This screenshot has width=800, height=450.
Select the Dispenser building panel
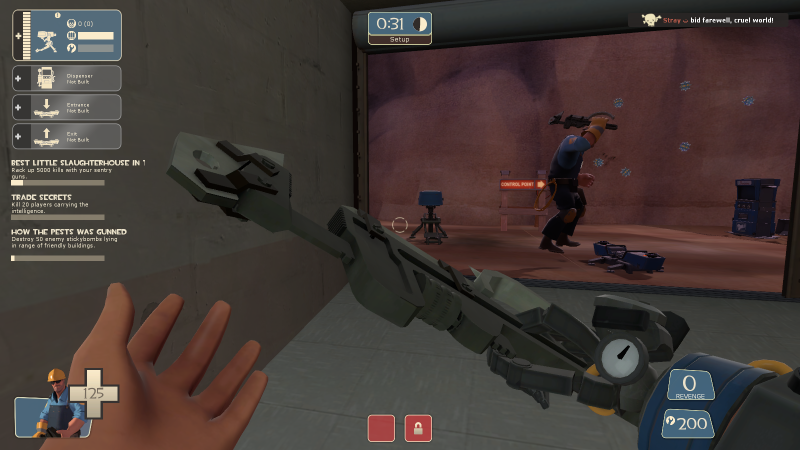point(68,78)
